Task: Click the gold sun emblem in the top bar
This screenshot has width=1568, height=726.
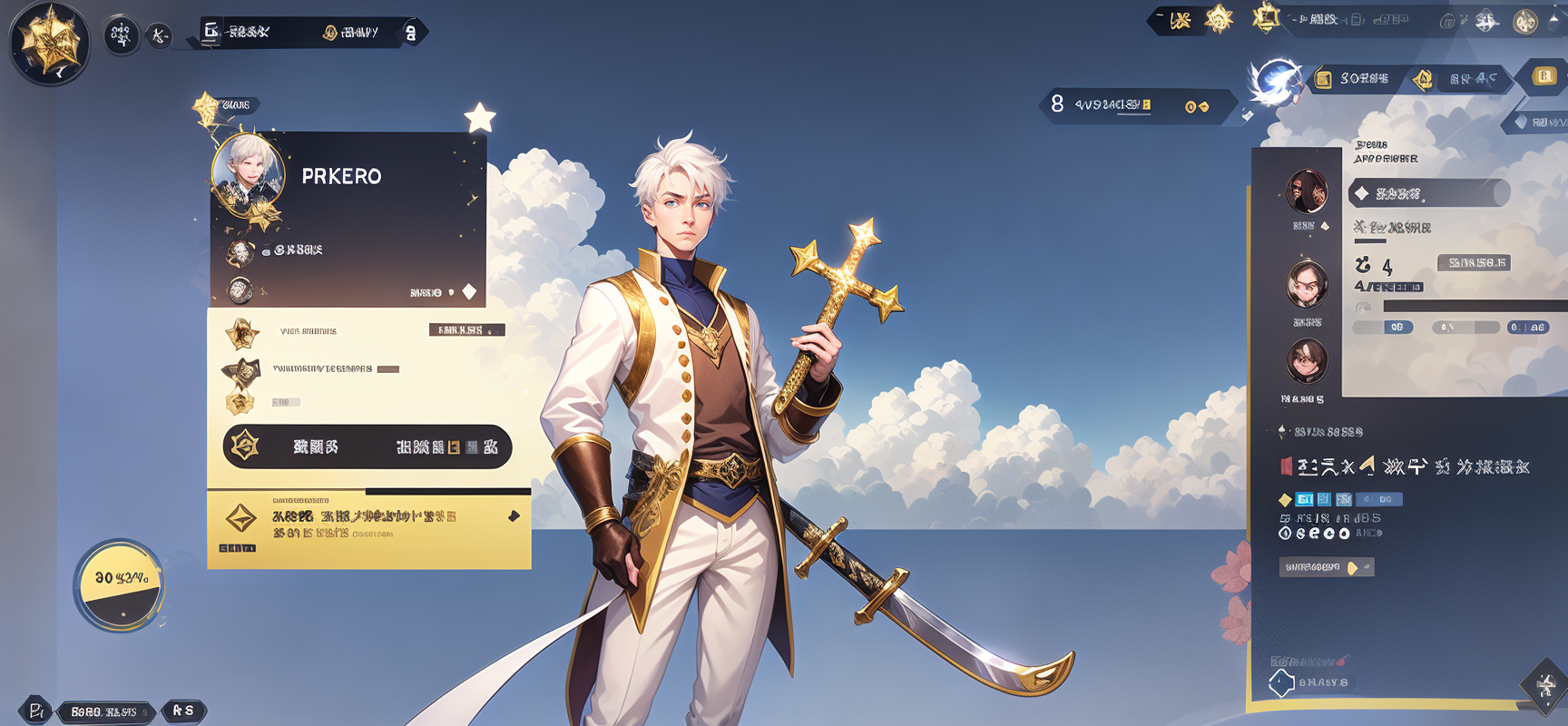Action: (x=1219, y=18)
